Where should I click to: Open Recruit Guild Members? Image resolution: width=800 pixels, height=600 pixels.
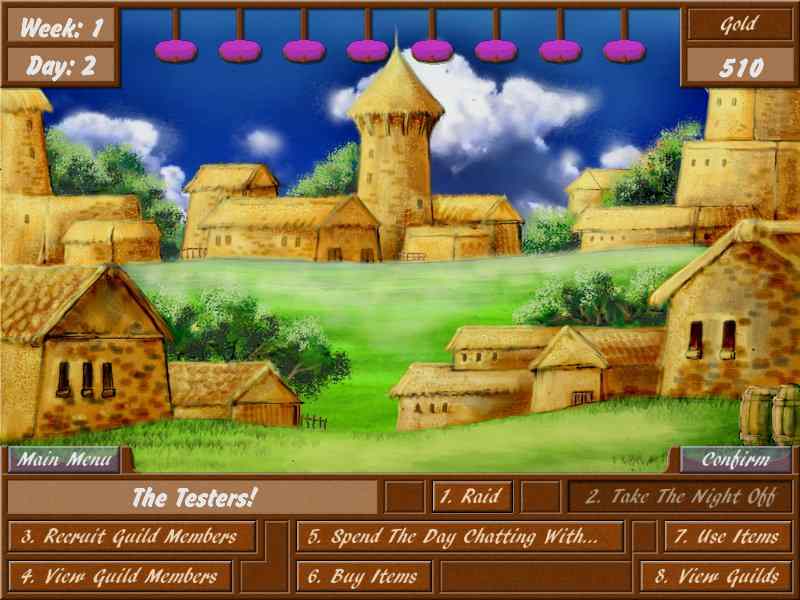(132, 536)
